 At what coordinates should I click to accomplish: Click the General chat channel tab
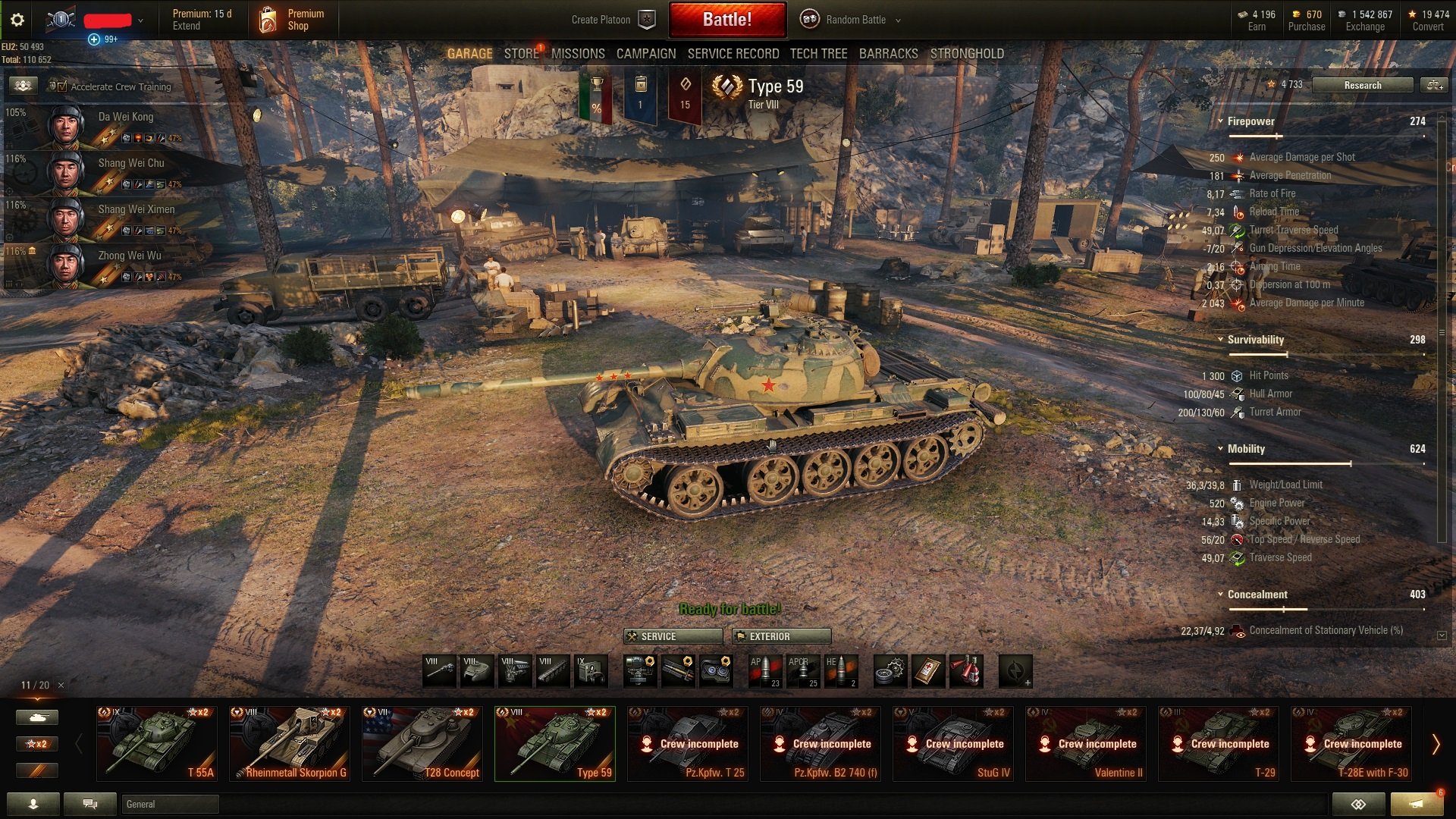[x=168, y=804]
